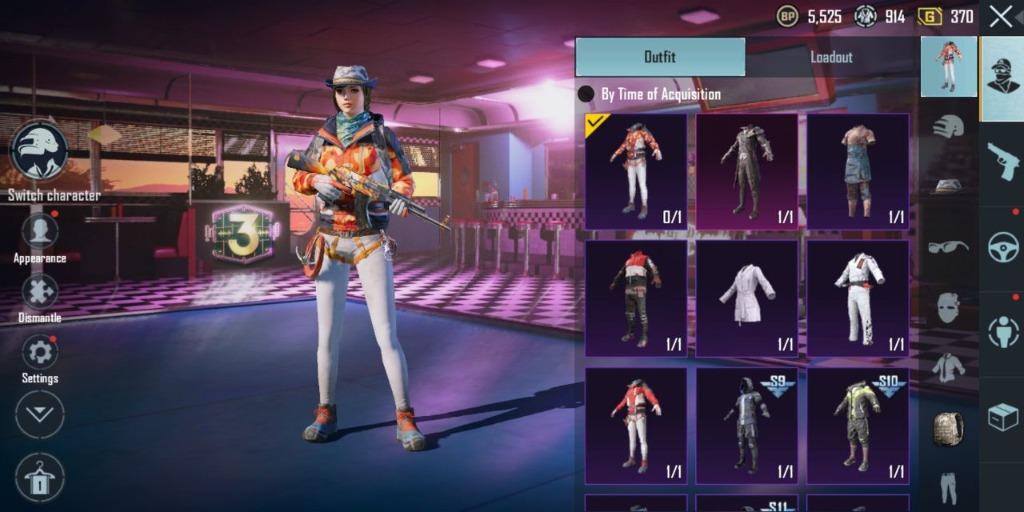Open Switch character
This screenshot has height=512, width=1024.
[x=40, y=153]
